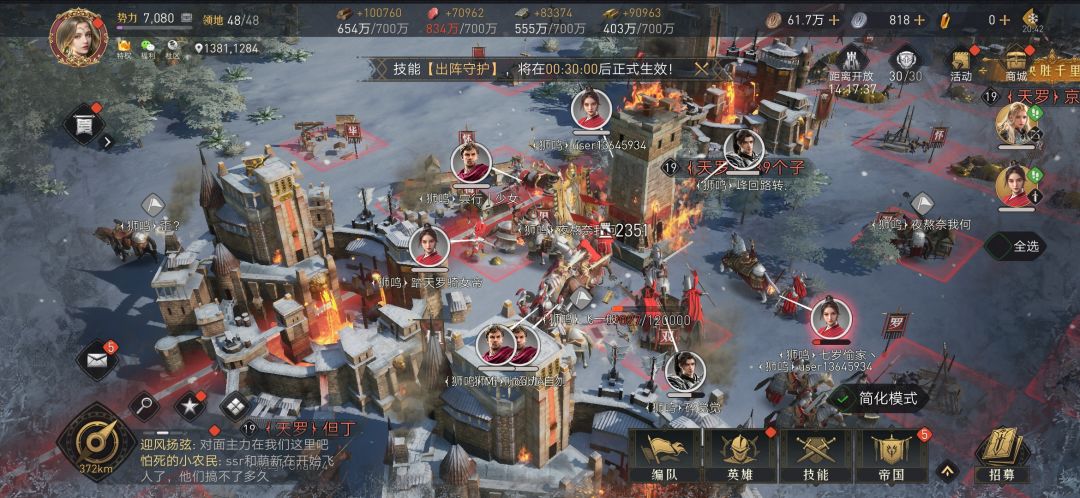
Task: Open the 编队 formation menu
Action: point(662,455)
